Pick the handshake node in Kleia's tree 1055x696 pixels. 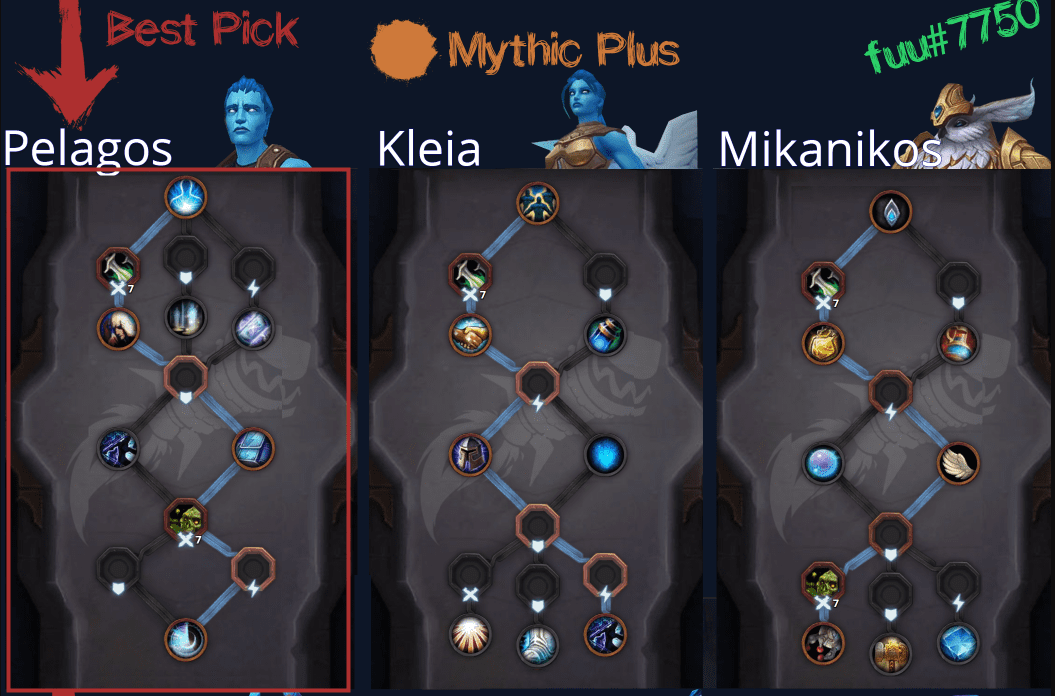coord(470,335)
